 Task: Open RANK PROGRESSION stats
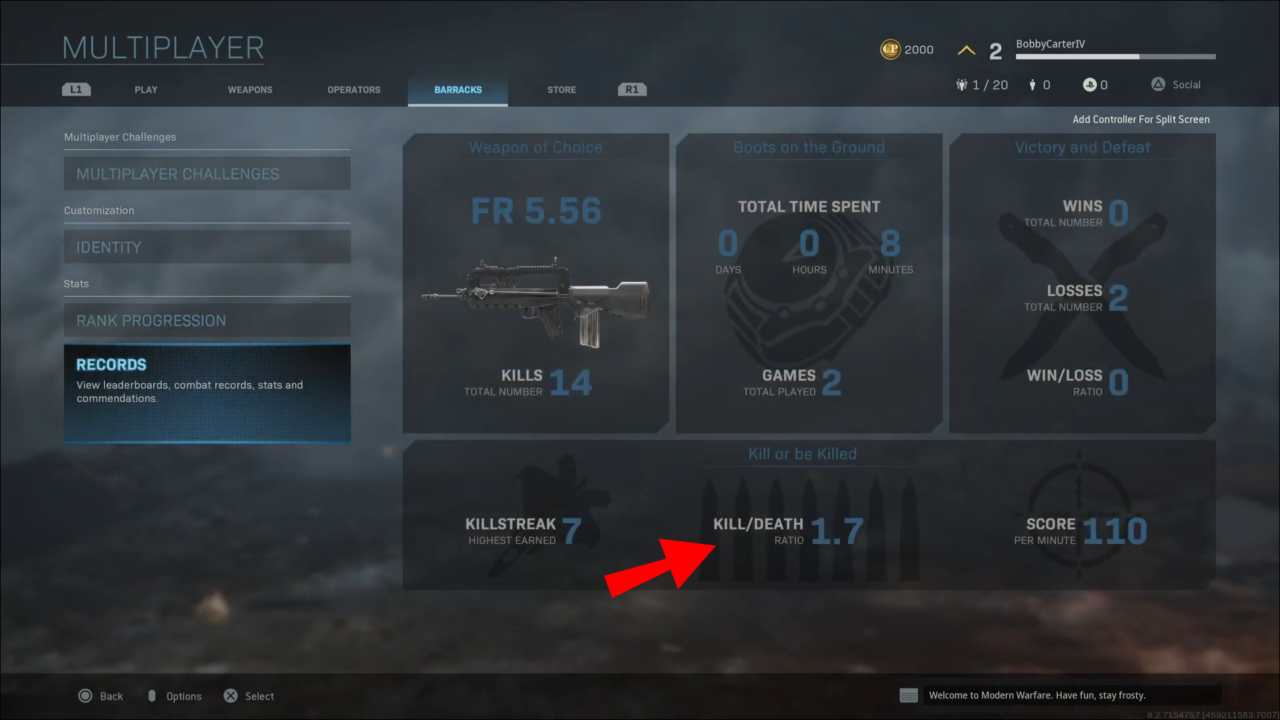click(x=207, y=320)
